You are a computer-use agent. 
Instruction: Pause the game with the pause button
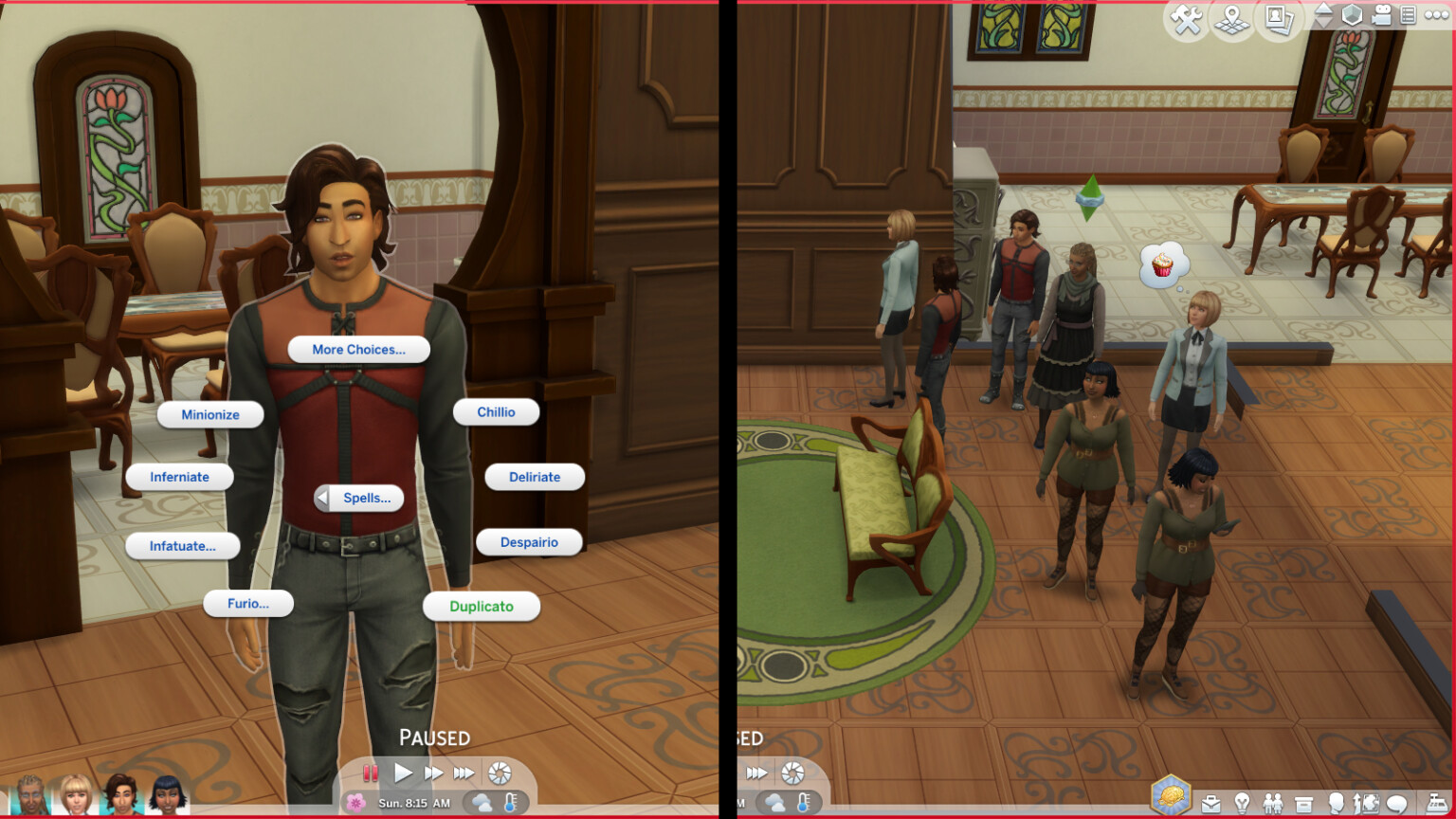[x=370, y=773]
